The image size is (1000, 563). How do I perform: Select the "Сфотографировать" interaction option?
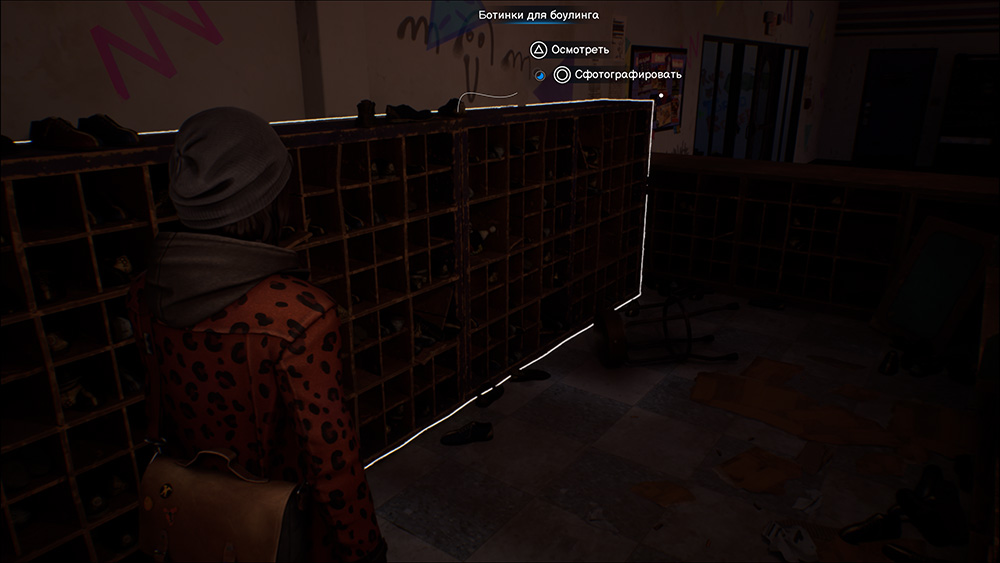(619, 74)
